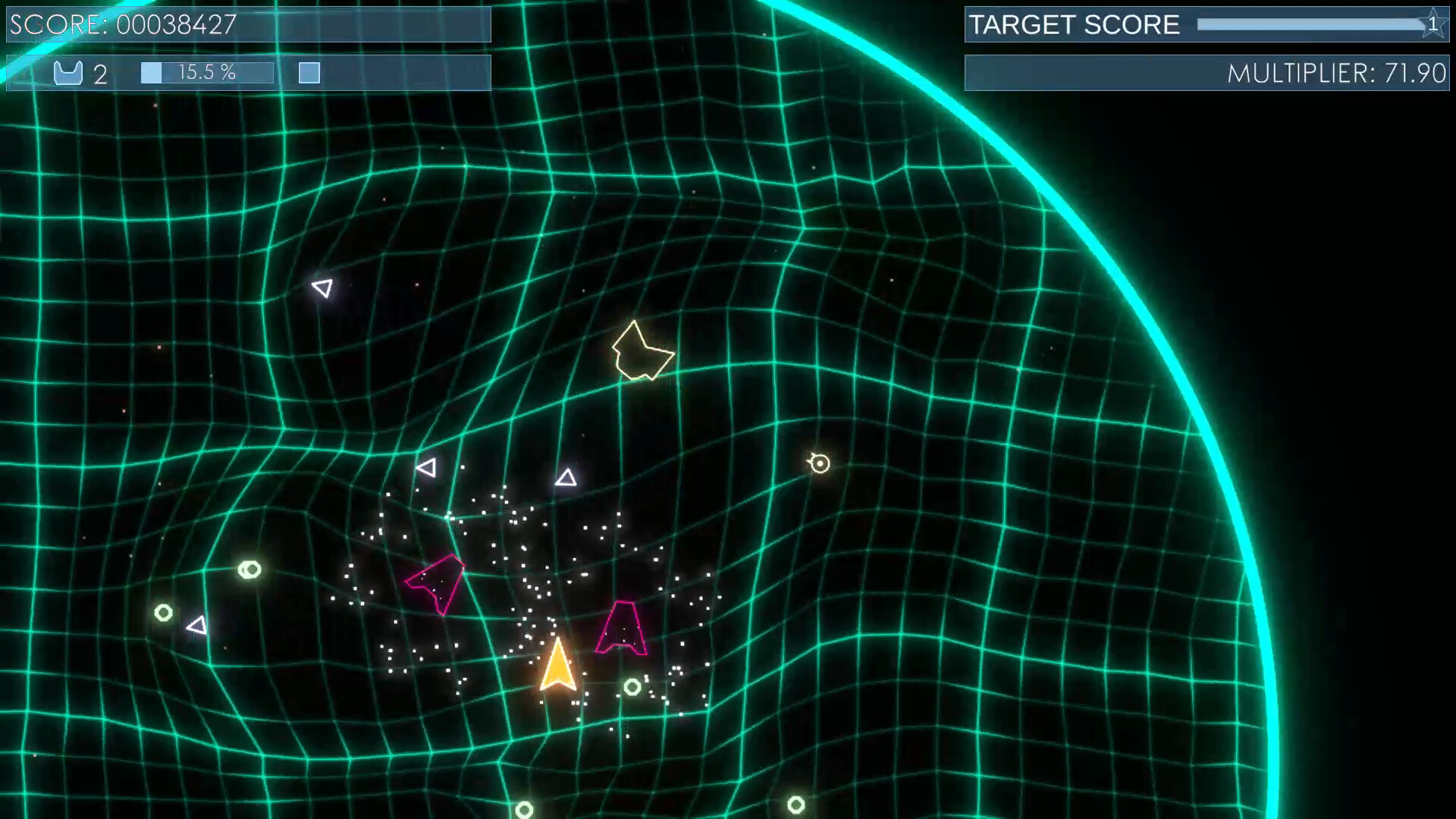The height and width of the screenshot is (819, 1456).
Task: Select the SCORE: 00038427 bar
Action: 121,24
